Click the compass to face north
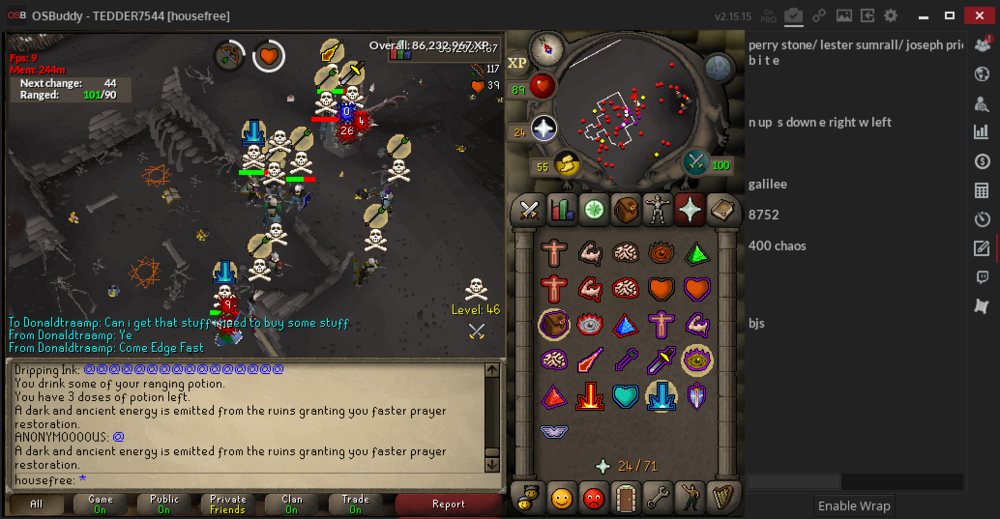 pyautogui.click(x=546, y=47)
